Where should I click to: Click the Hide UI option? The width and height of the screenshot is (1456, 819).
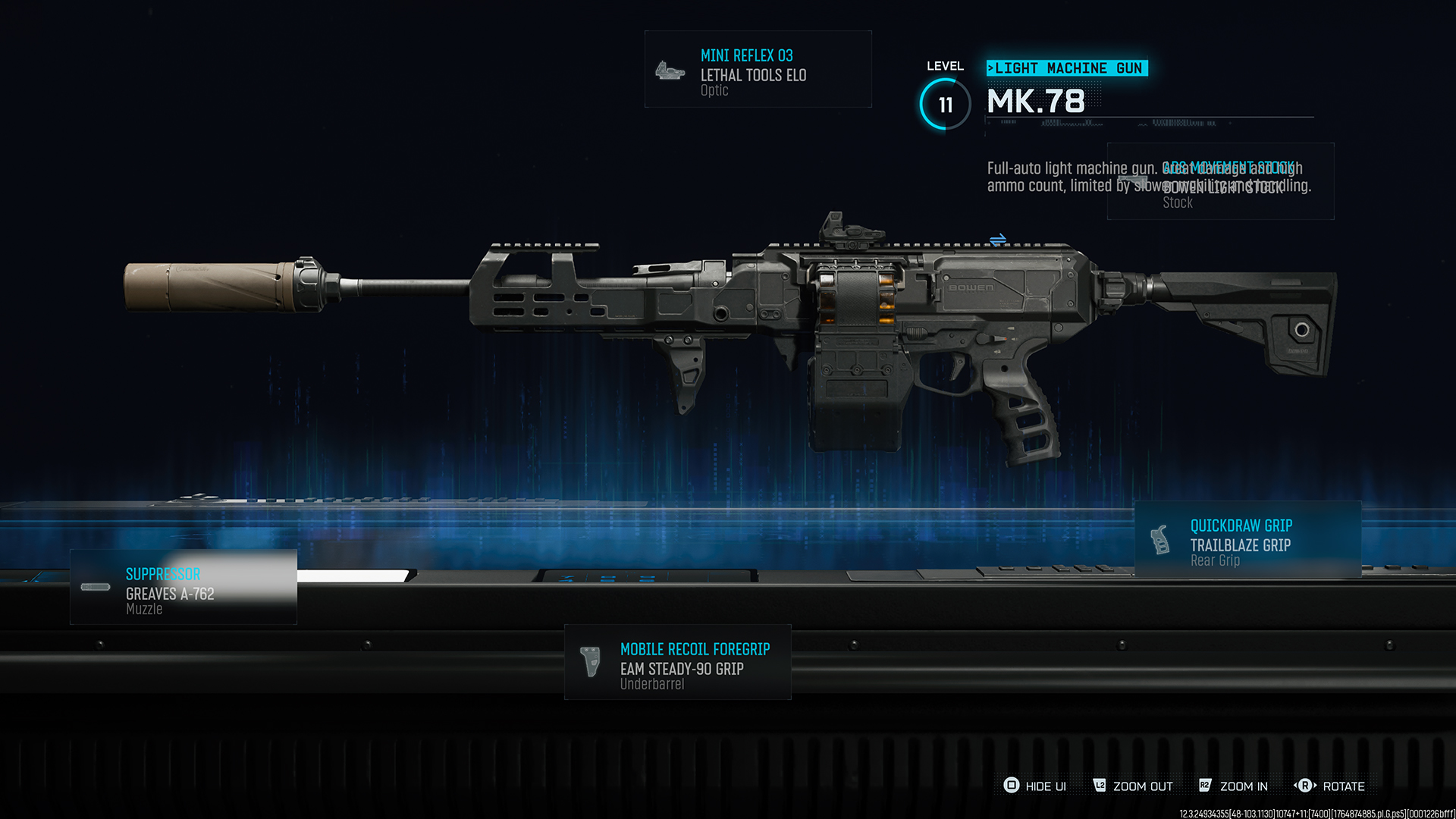point(1035,786)
